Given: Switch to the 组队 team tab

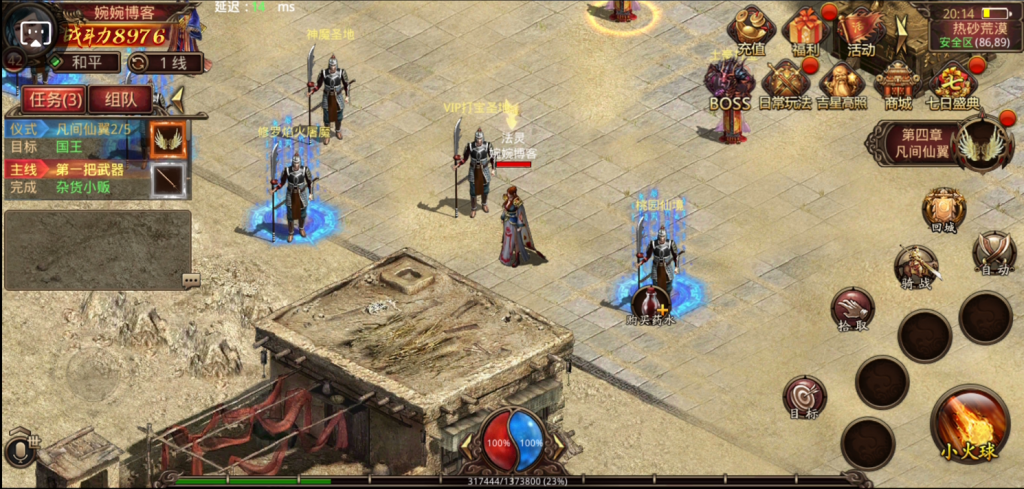Looking at the screenshot, I should pyautogui.click(x=120, y=99).
